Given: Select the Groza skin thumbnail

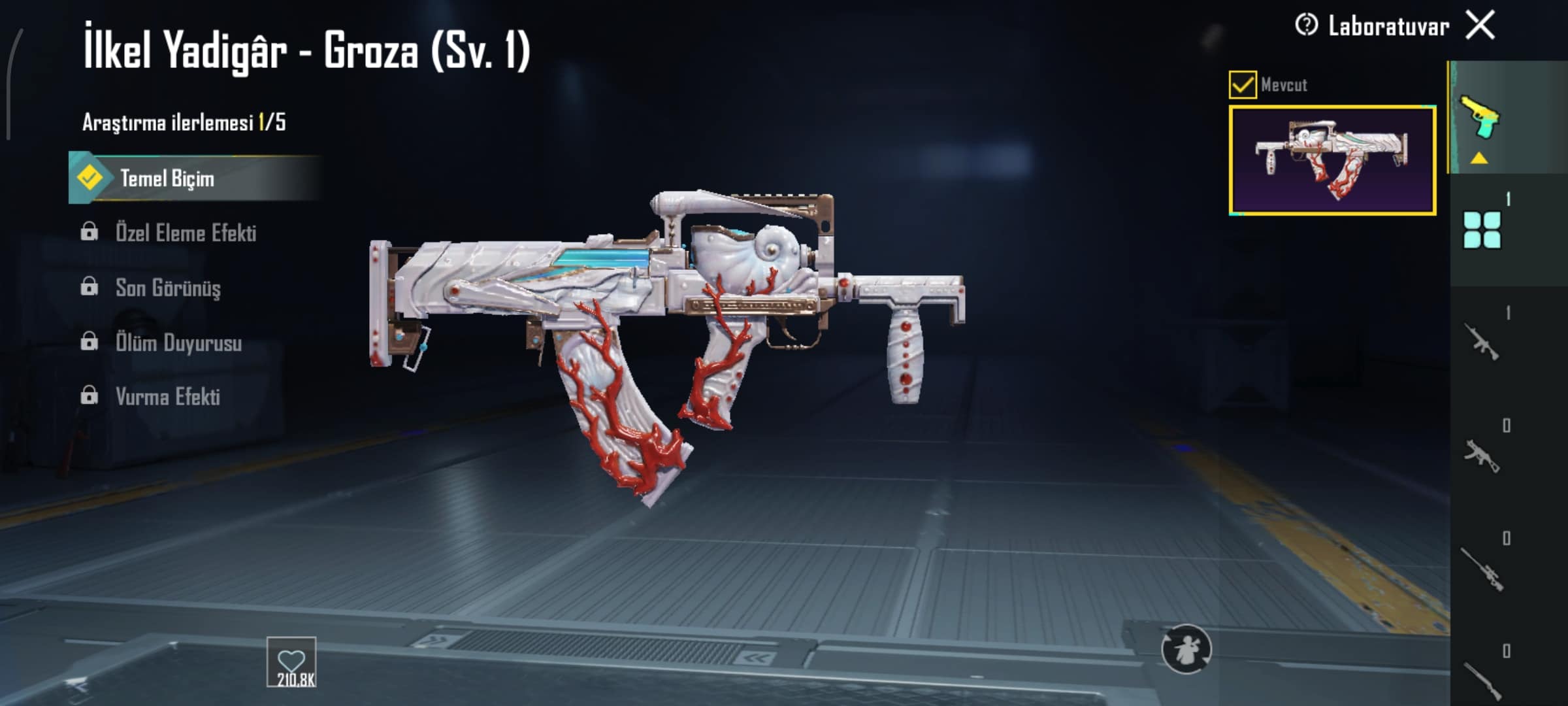Looking at the screenshot, I should 1332,160.
